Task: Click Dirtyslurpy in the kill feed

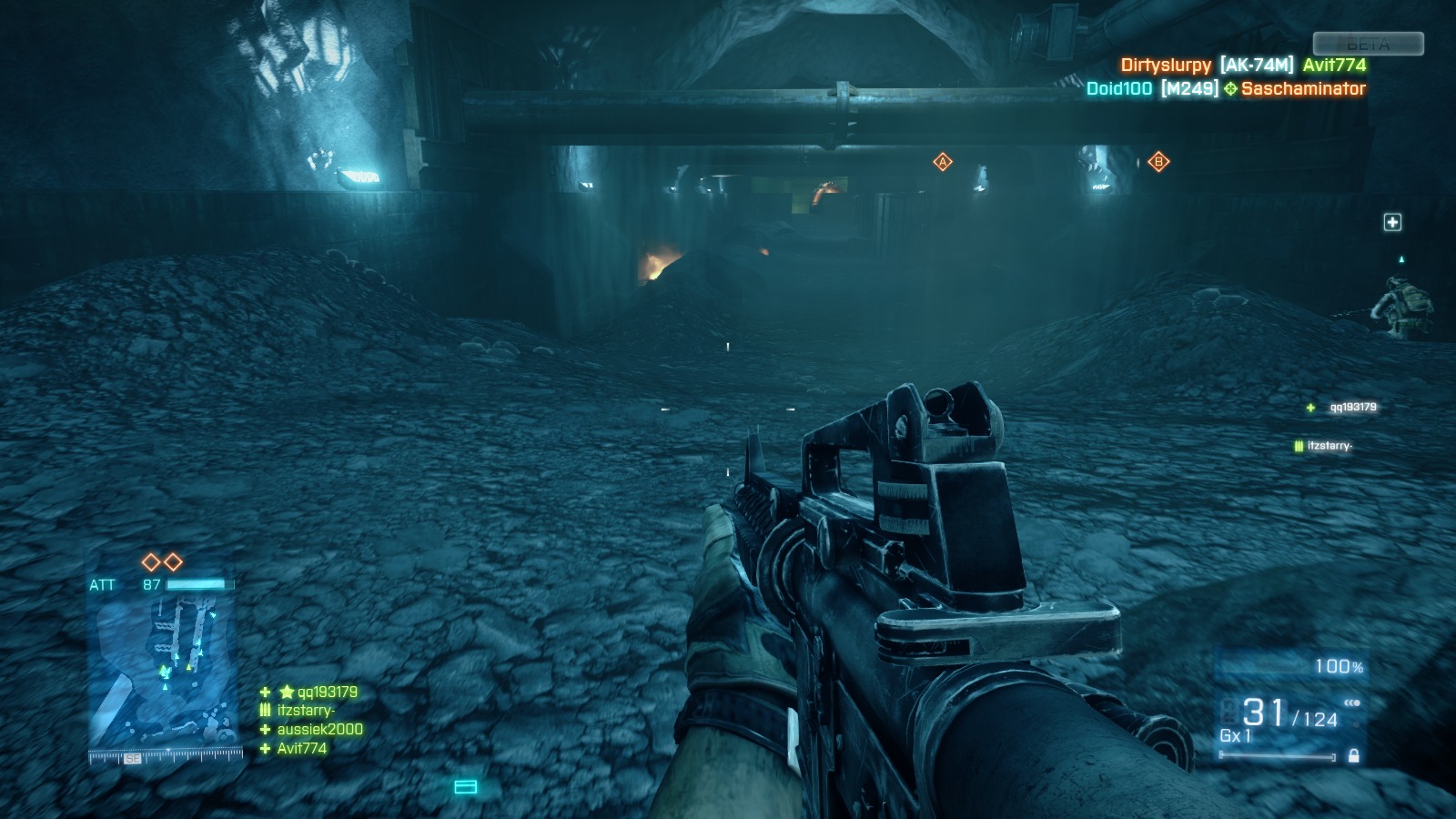Action: [x=1166, y=65]
